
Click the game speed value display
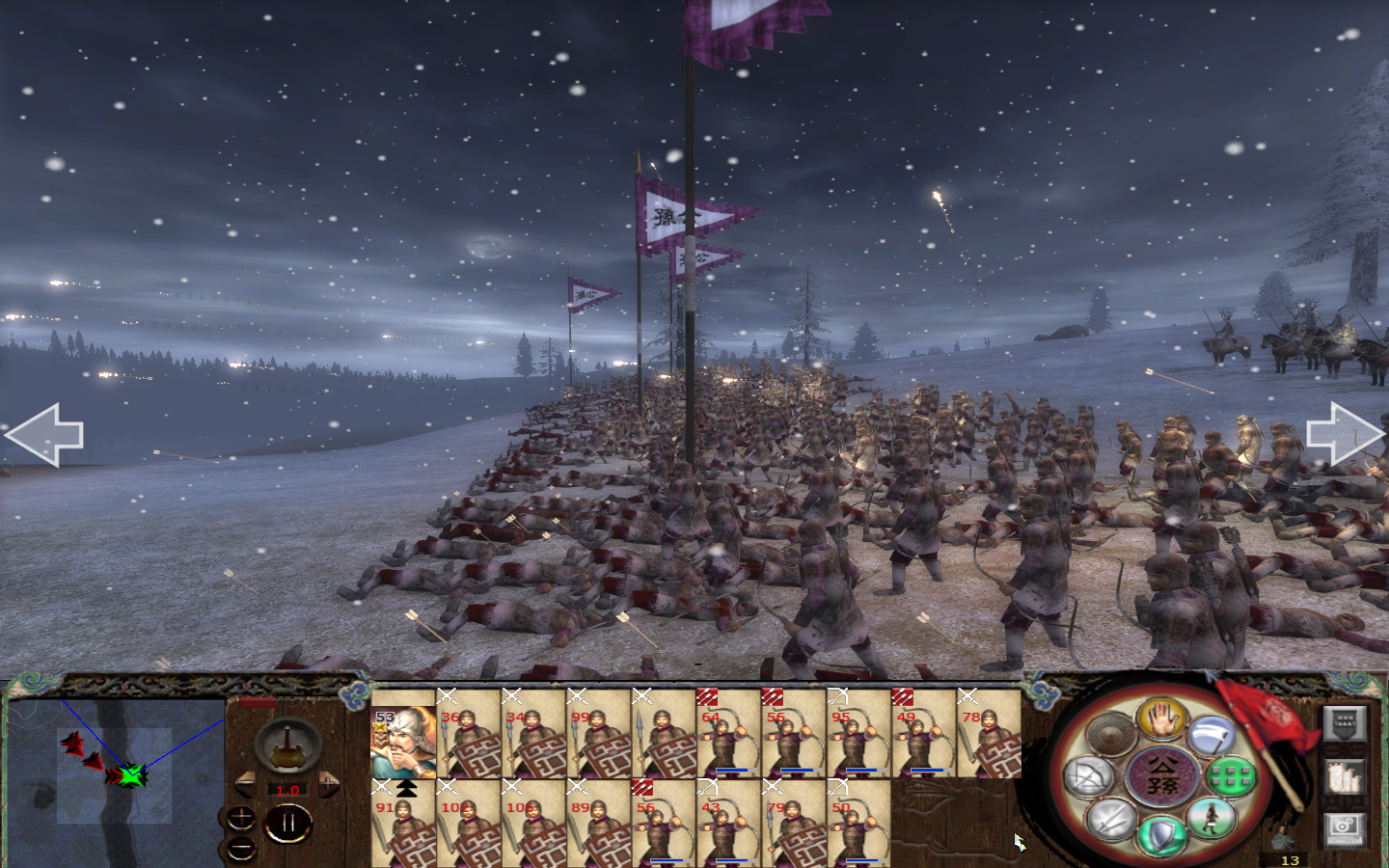tap(287, 790)
